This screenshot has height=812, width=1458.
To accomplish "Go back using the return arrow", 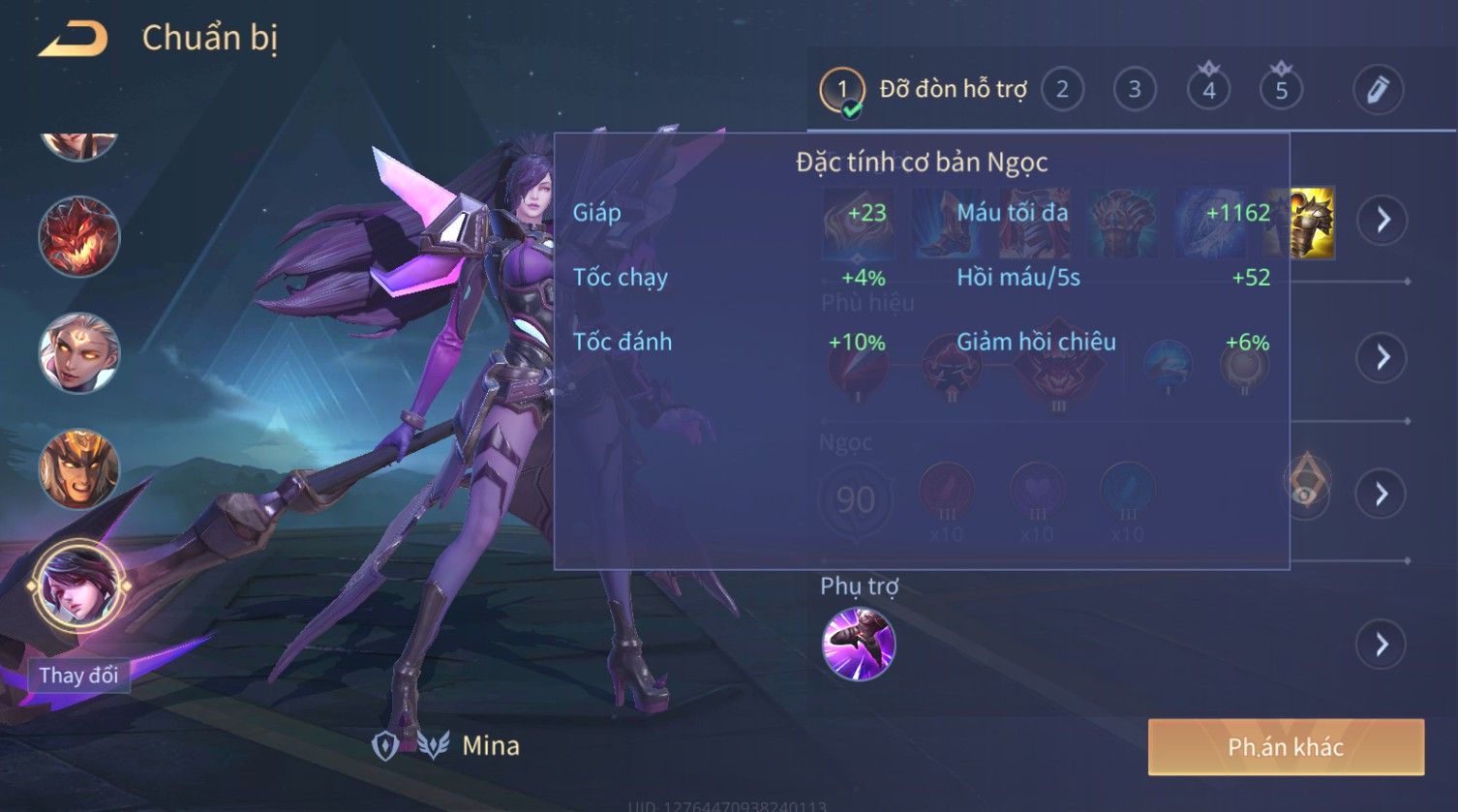I will tap(73, 39).
